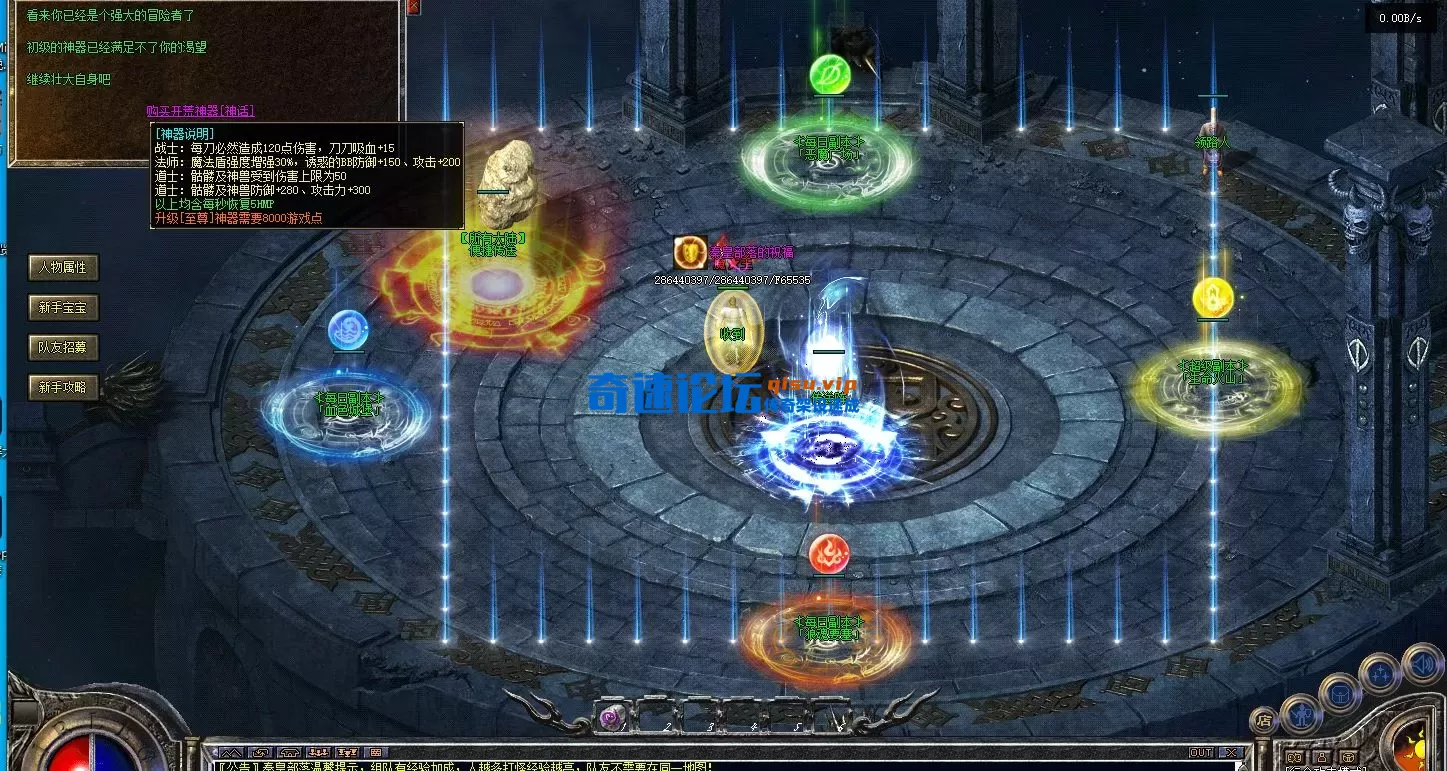The width and height of the screenshot is (1447, 771).
Task: Click the network speed 0.00B/s overlay
Action: coord(1399,18)
